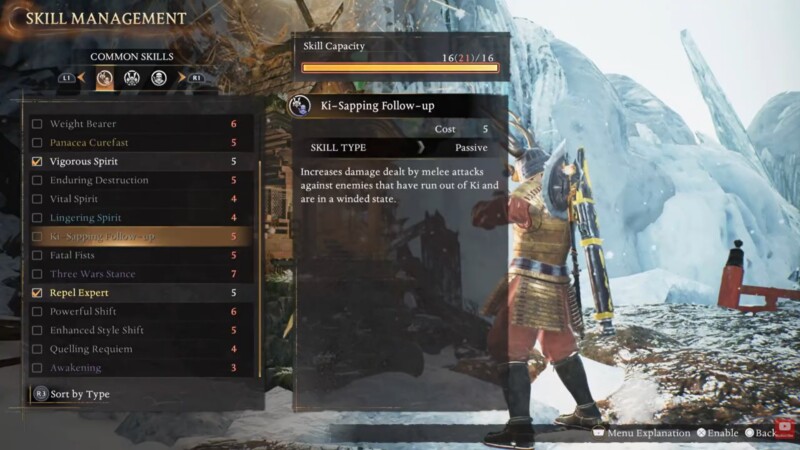The width and height of the screenshot is (800, 450).
Task: Select the Three Wars Stance skill
Action: pyautogui.click(x=92, y=274)
